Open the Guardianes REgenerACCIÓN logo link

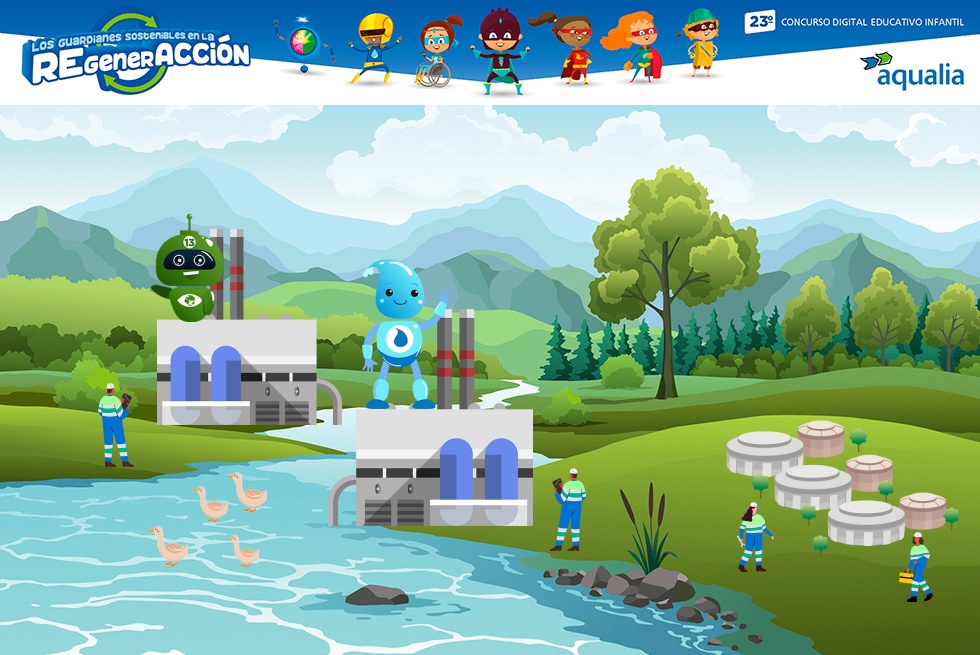tap(137, 53)
